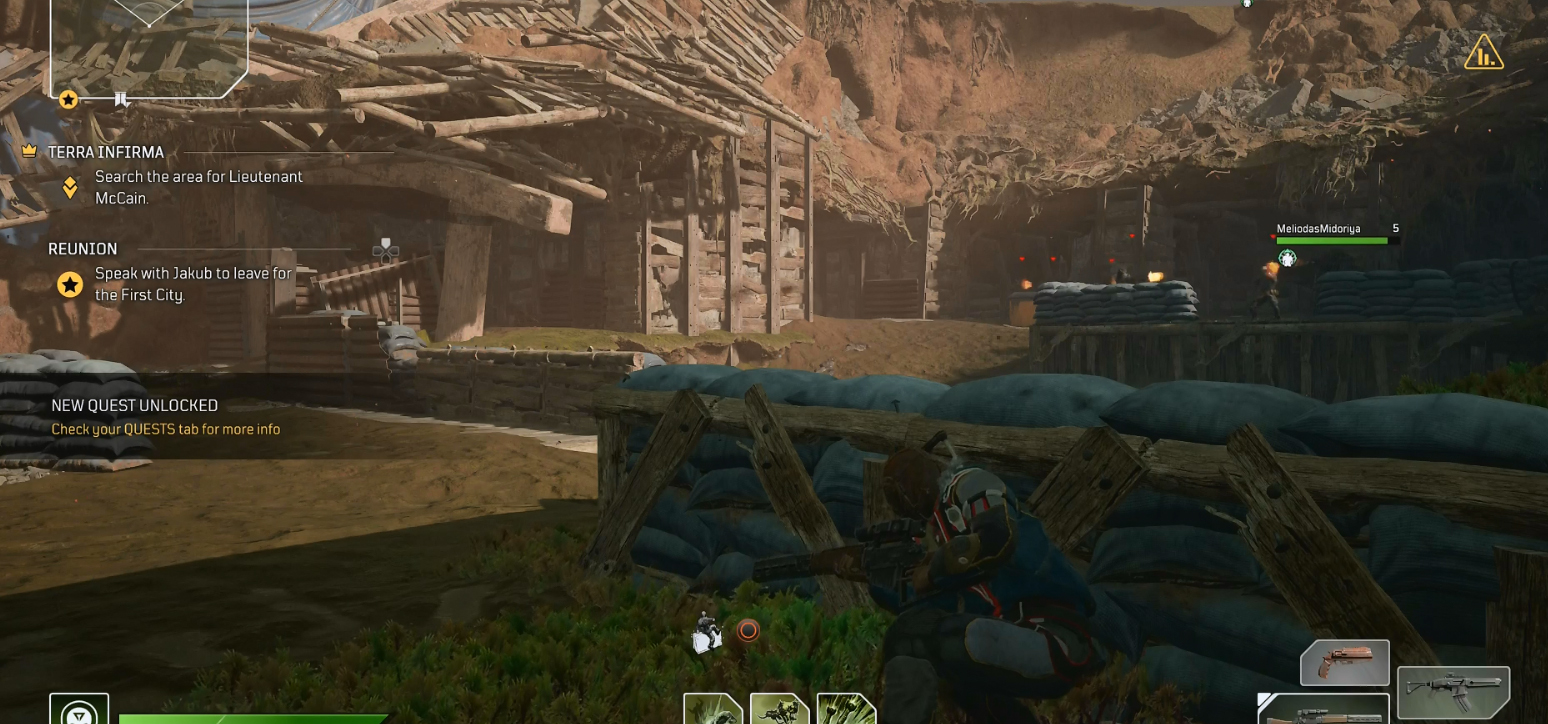The width and height of the screenshot is (1548, 724).
Task: Click the chevron objective marker for Lieutenant McCain
Action: tap(68, 185)
